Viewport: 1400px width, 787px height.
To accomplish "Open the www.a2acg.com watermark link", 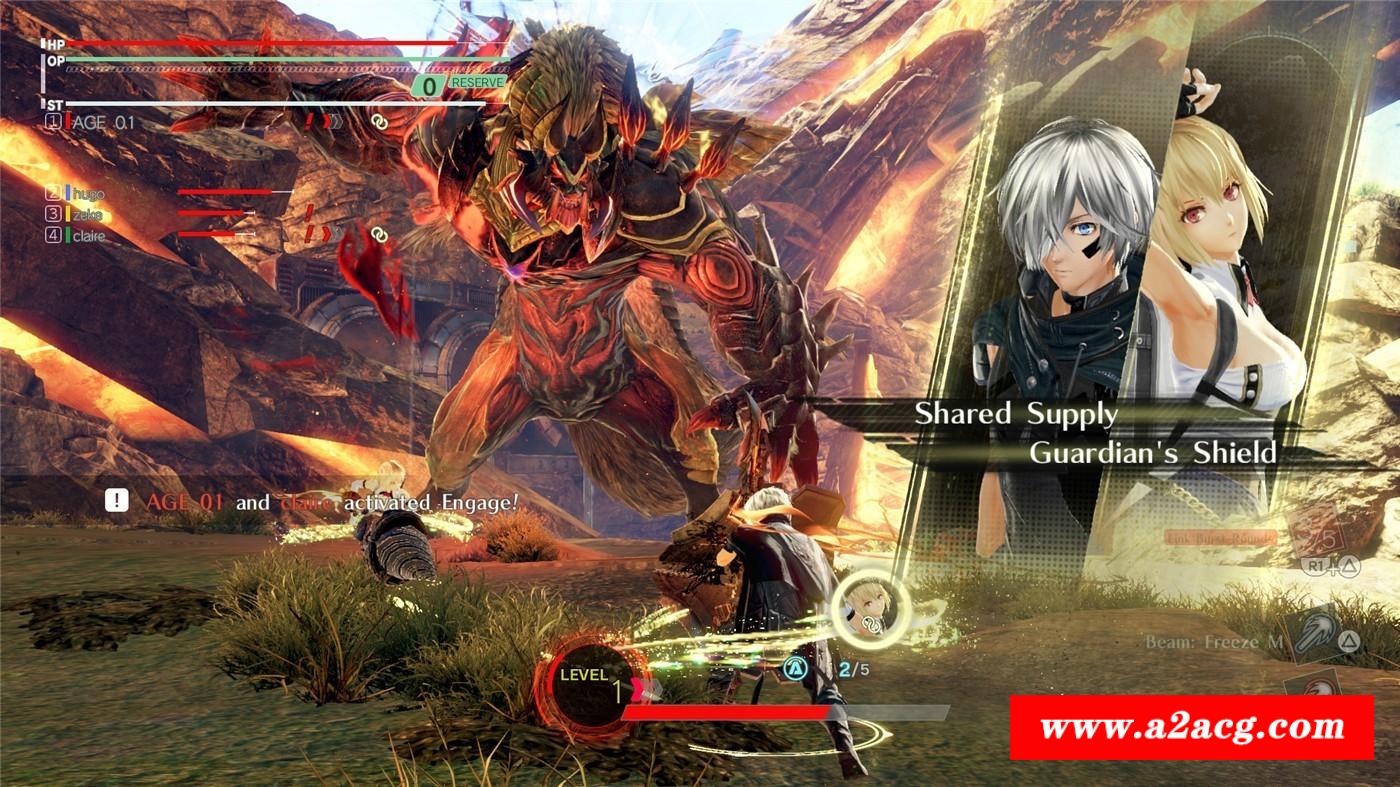I will point(1191,727).
